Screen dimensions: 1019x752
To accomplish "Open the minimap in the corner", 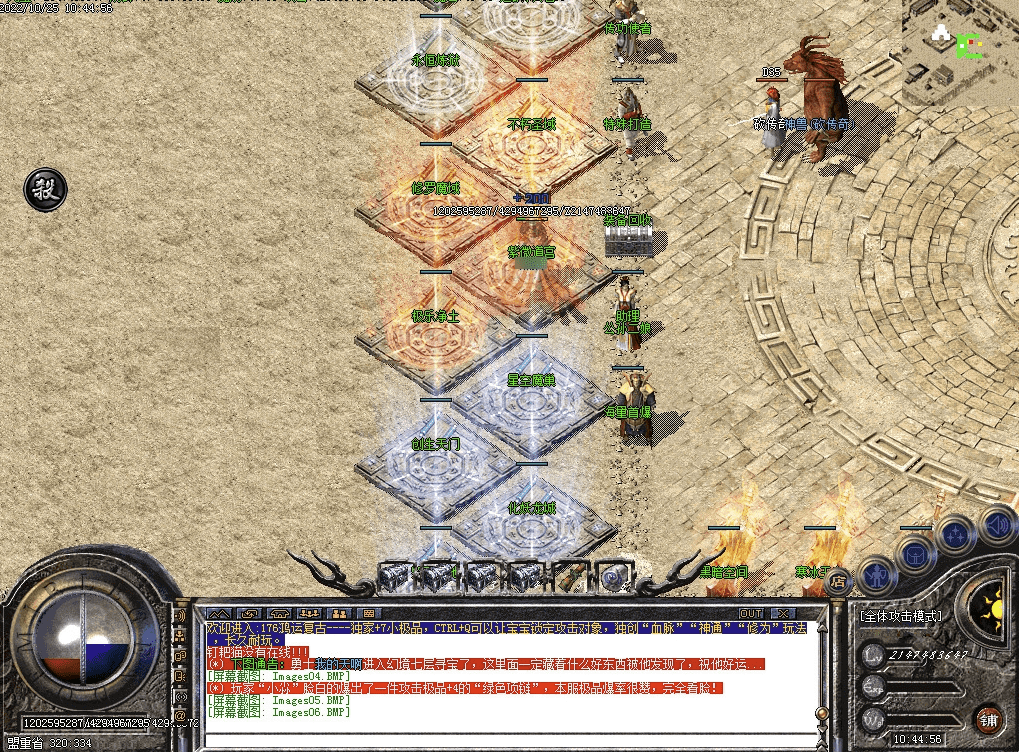I will (x=960, y=53).
